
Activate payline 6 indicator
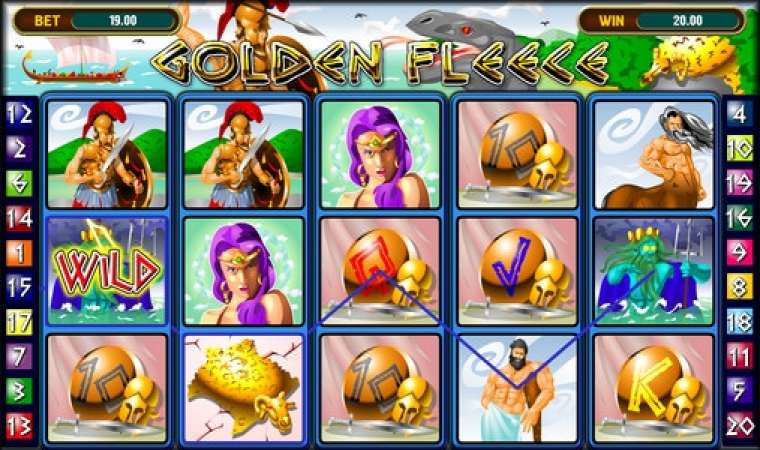tap(19, 183)
